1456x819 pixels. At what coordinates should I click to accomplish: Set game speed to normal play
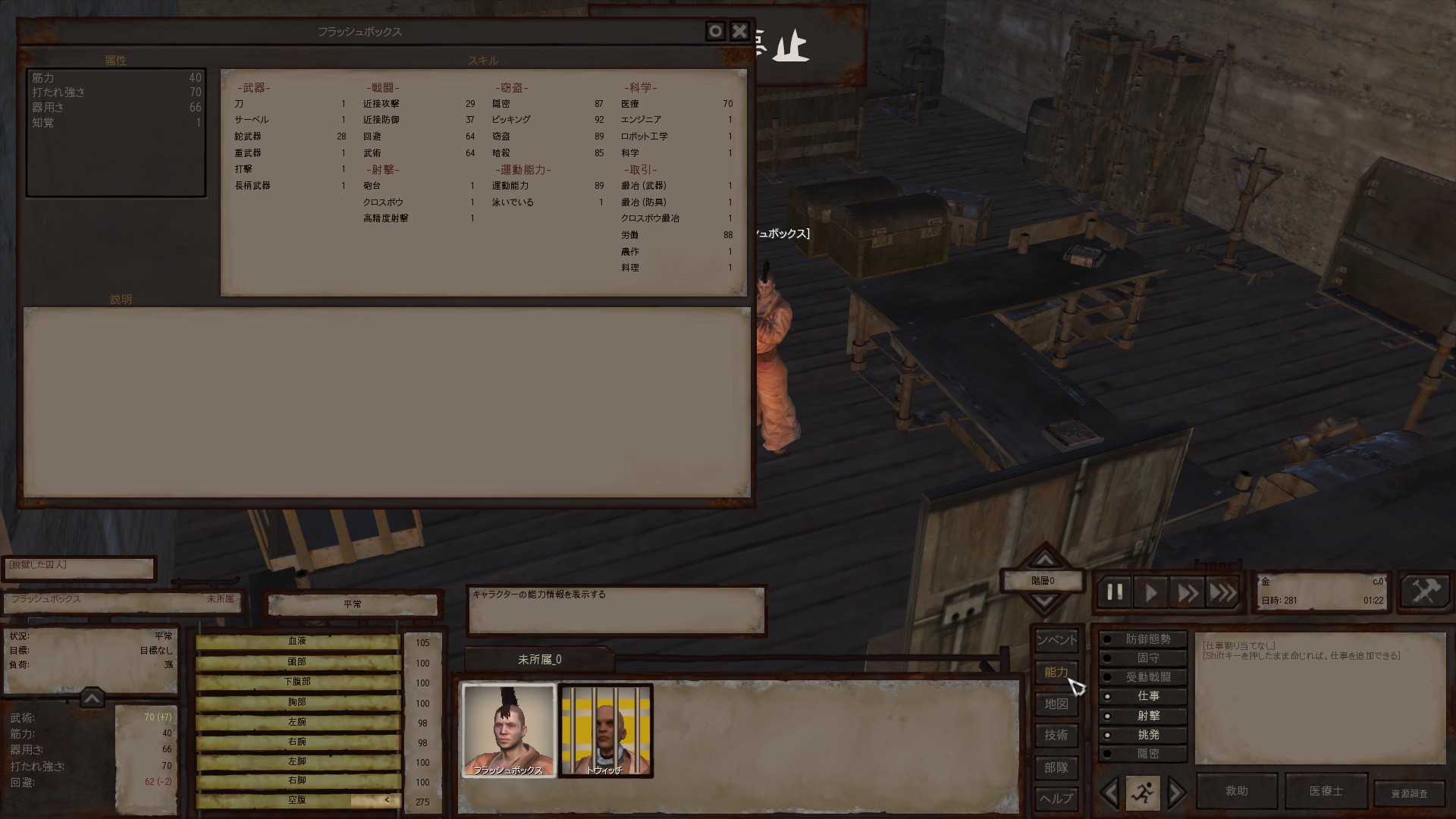coord(1150,592)
